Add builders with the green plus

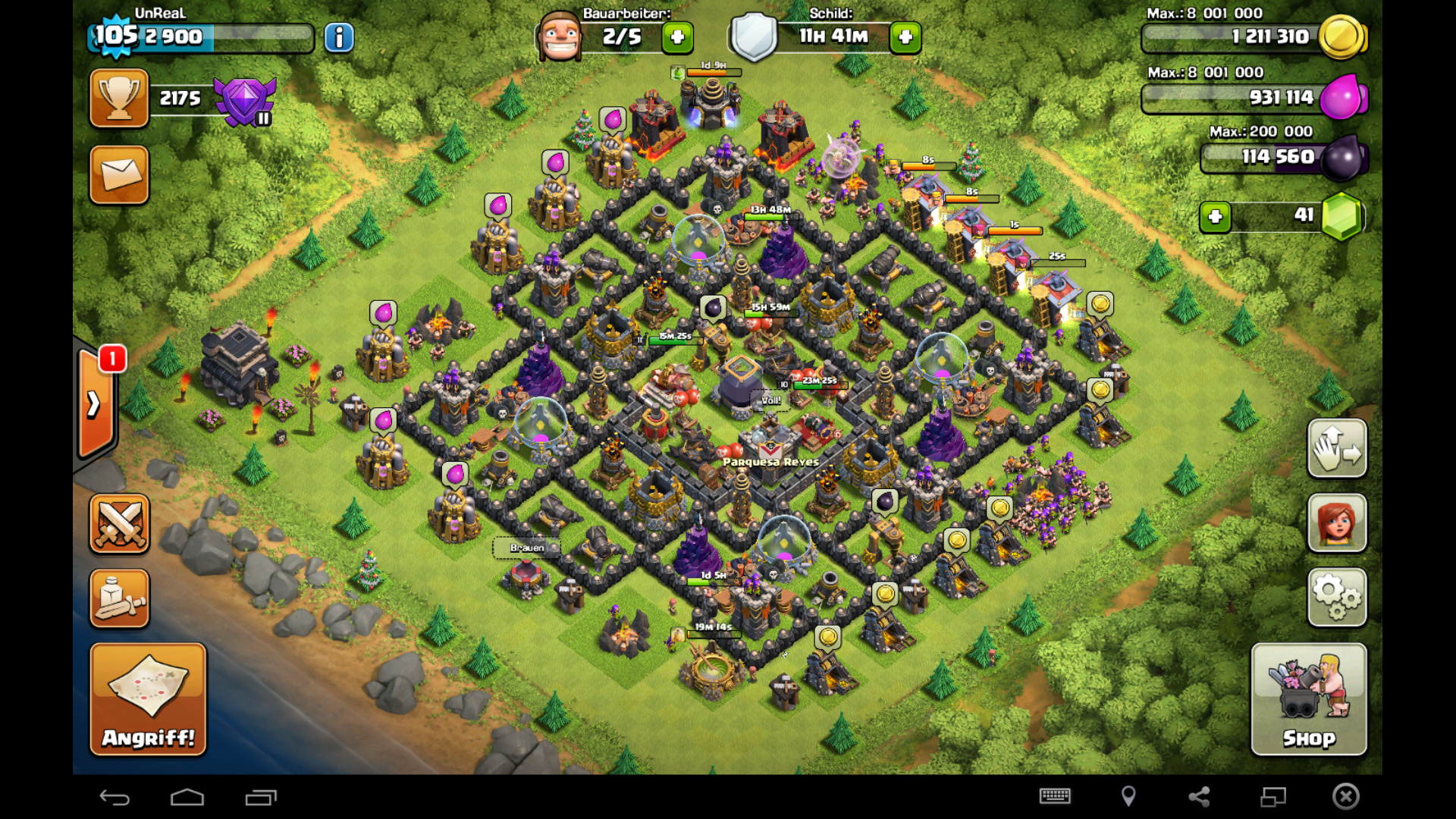pyautogui.click(x=677, y=37)
